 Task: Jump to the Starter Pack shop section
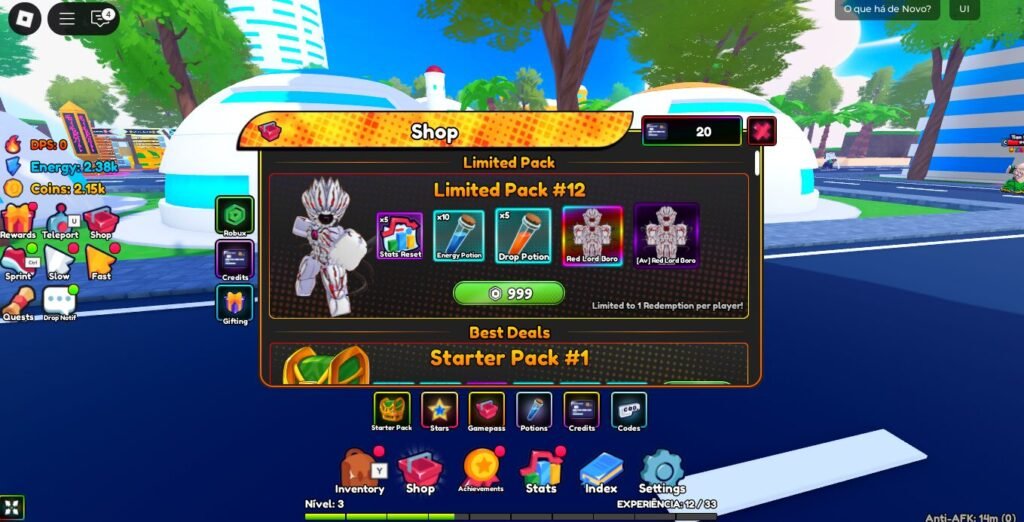pyautogui.click(x=392, y=410)
